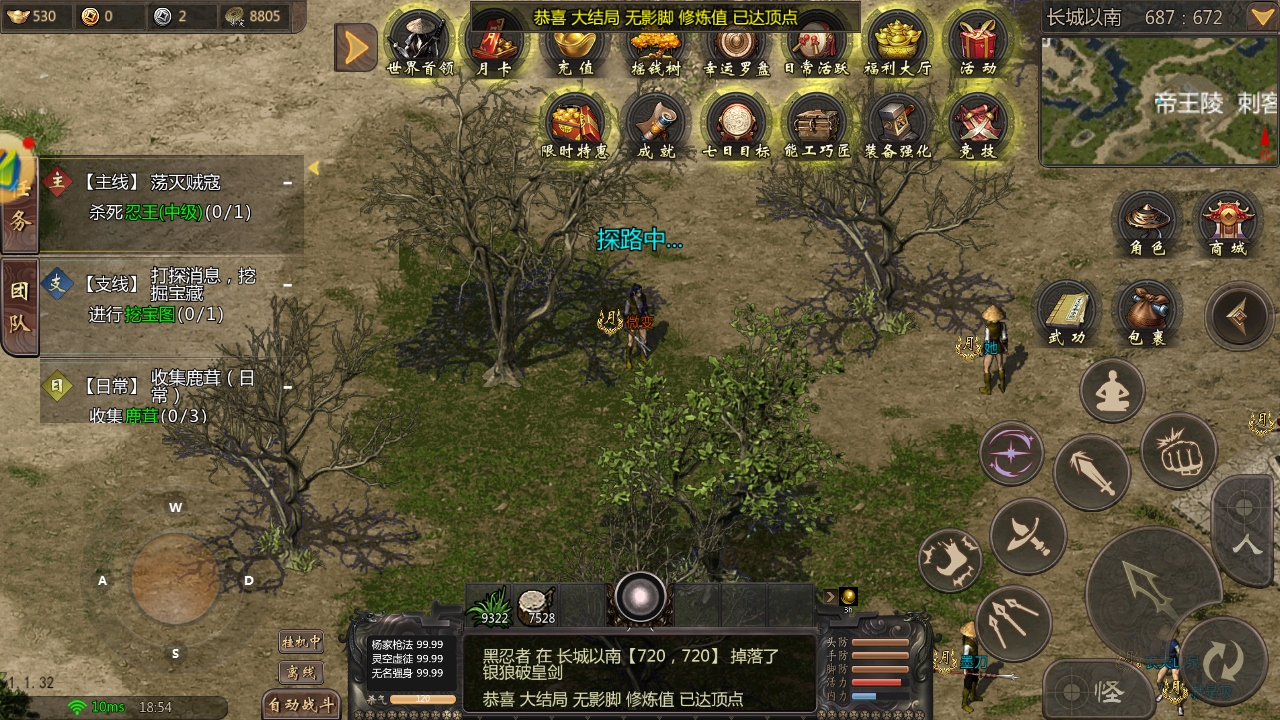This screenshot has width=1280, height=720.
Task: Open the 活动 events gift box
Action: tap(978, 42)
